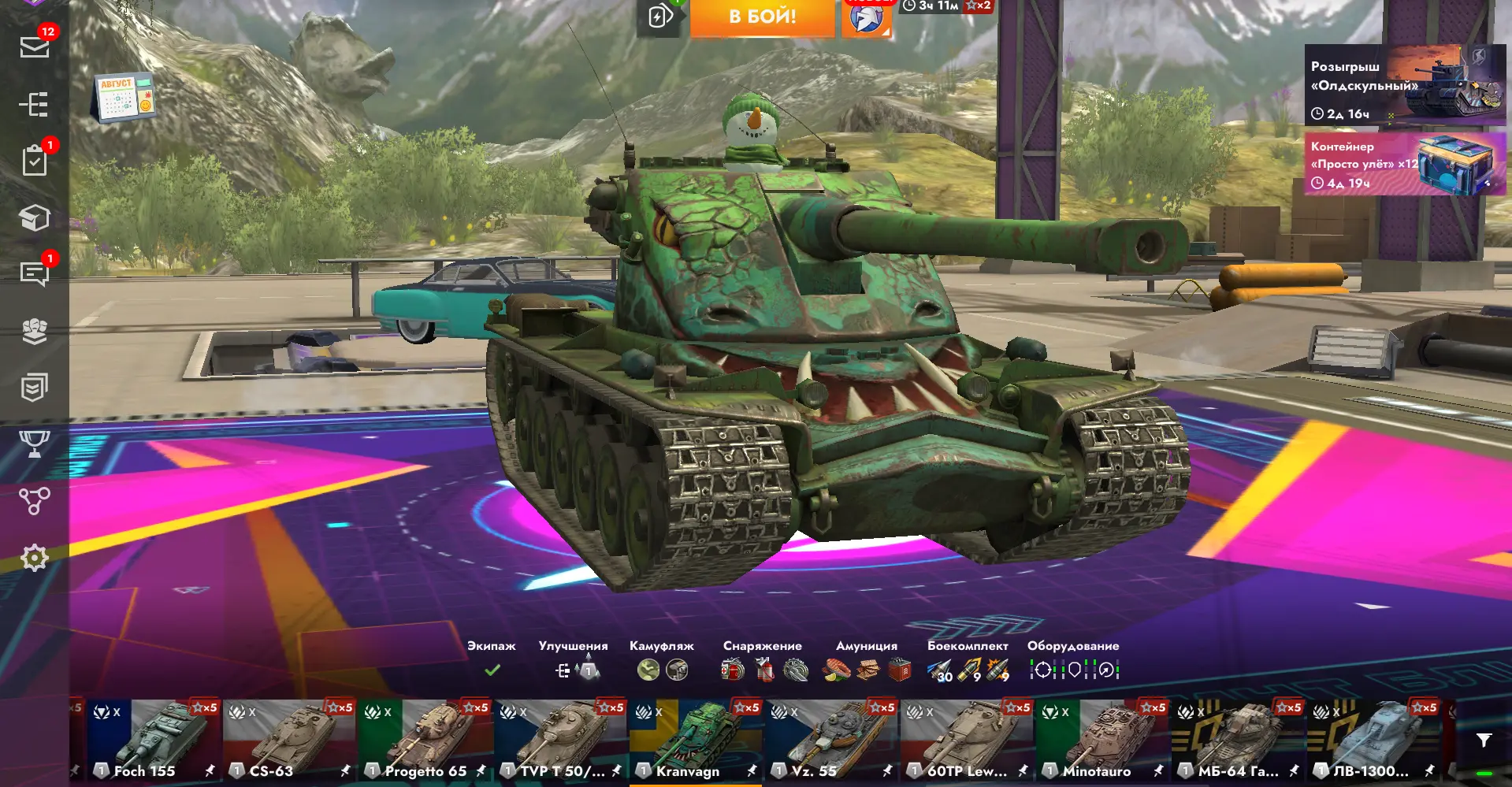Open the store box icon

click(35, 218)
